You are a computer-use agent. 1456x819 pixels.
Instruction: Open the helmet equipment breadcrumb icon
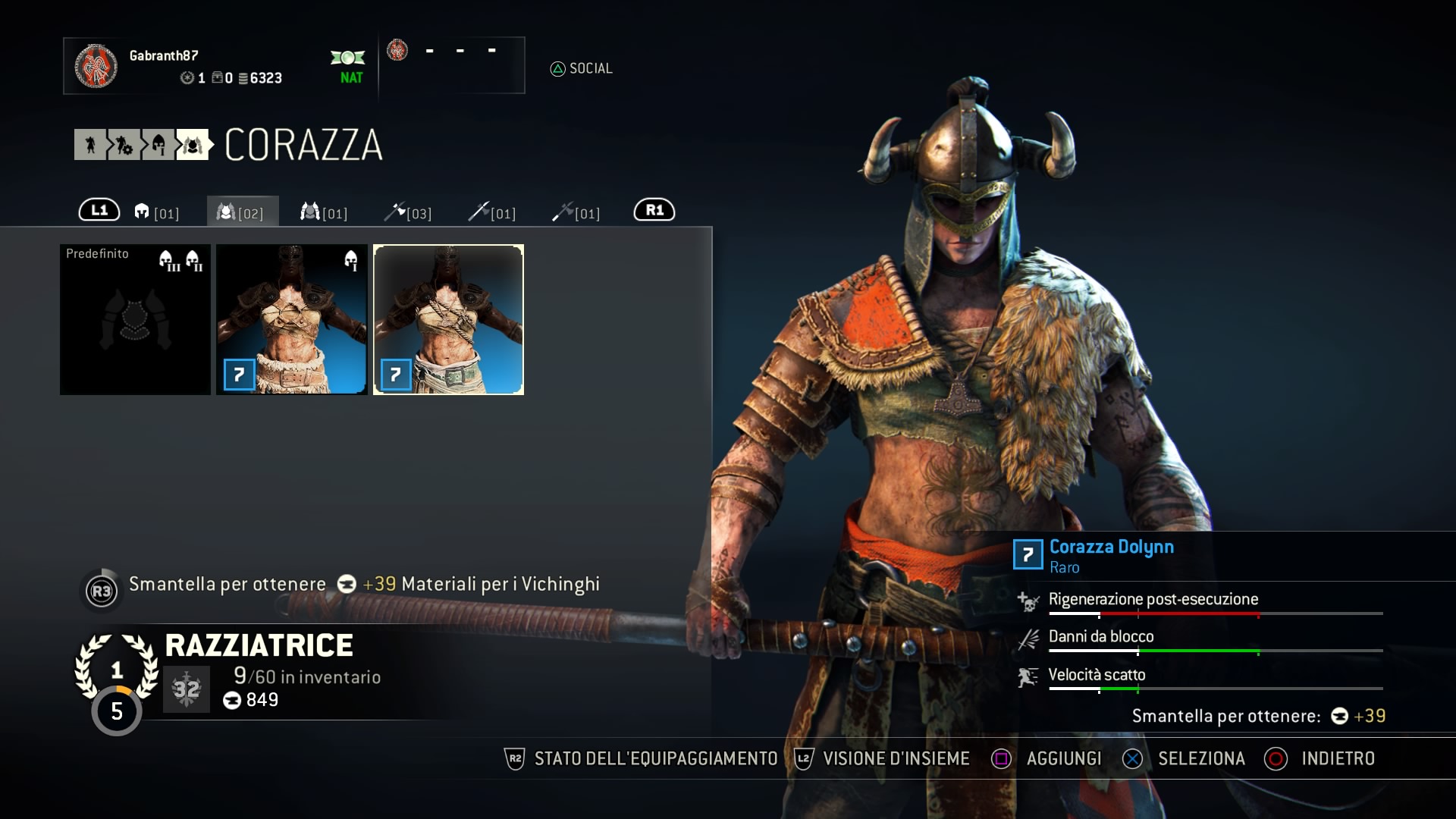point(158,145)
